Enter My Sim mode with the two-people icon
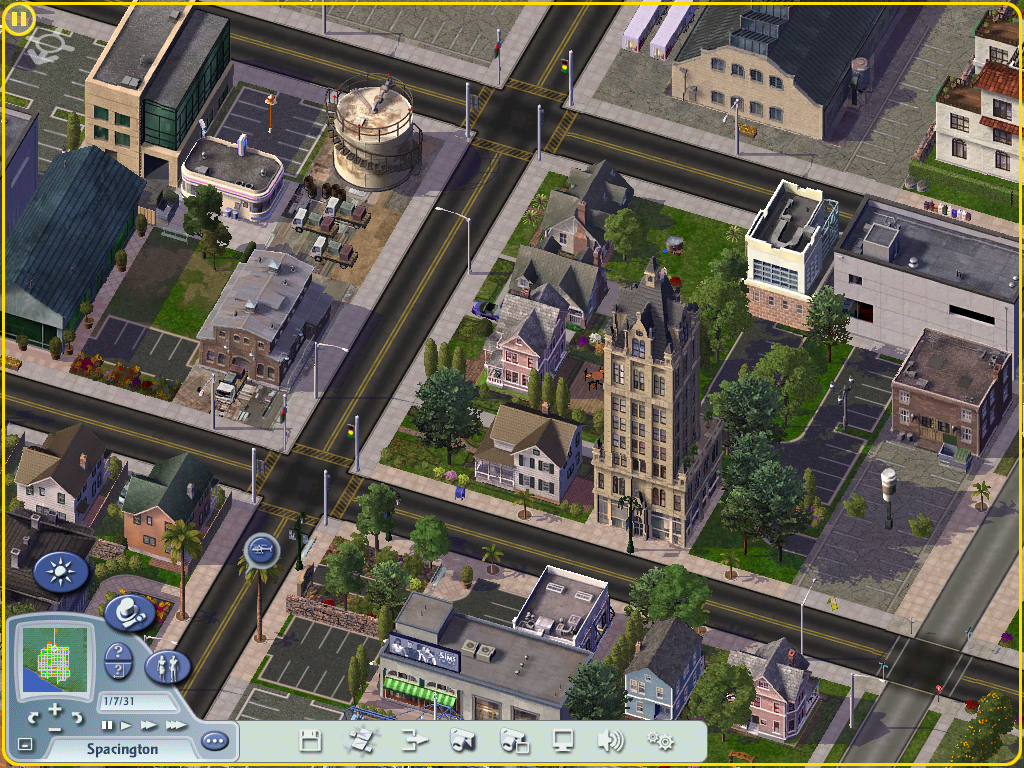Viewport: 1024px width, 768px height. 167,666
